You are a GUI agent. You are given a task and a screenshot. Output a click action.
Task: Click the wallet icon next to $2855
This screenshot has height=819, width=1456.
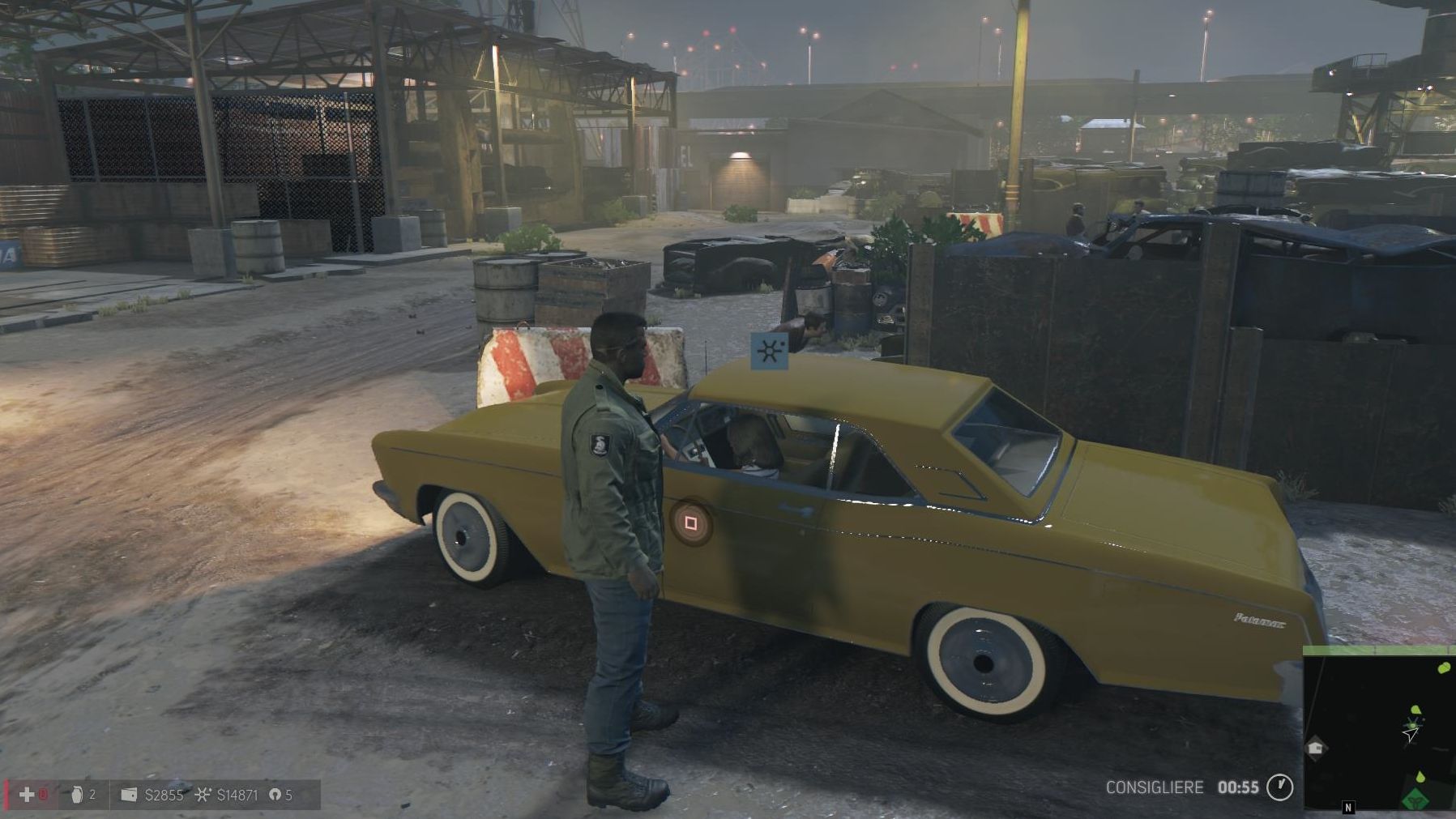coord(129,795)
